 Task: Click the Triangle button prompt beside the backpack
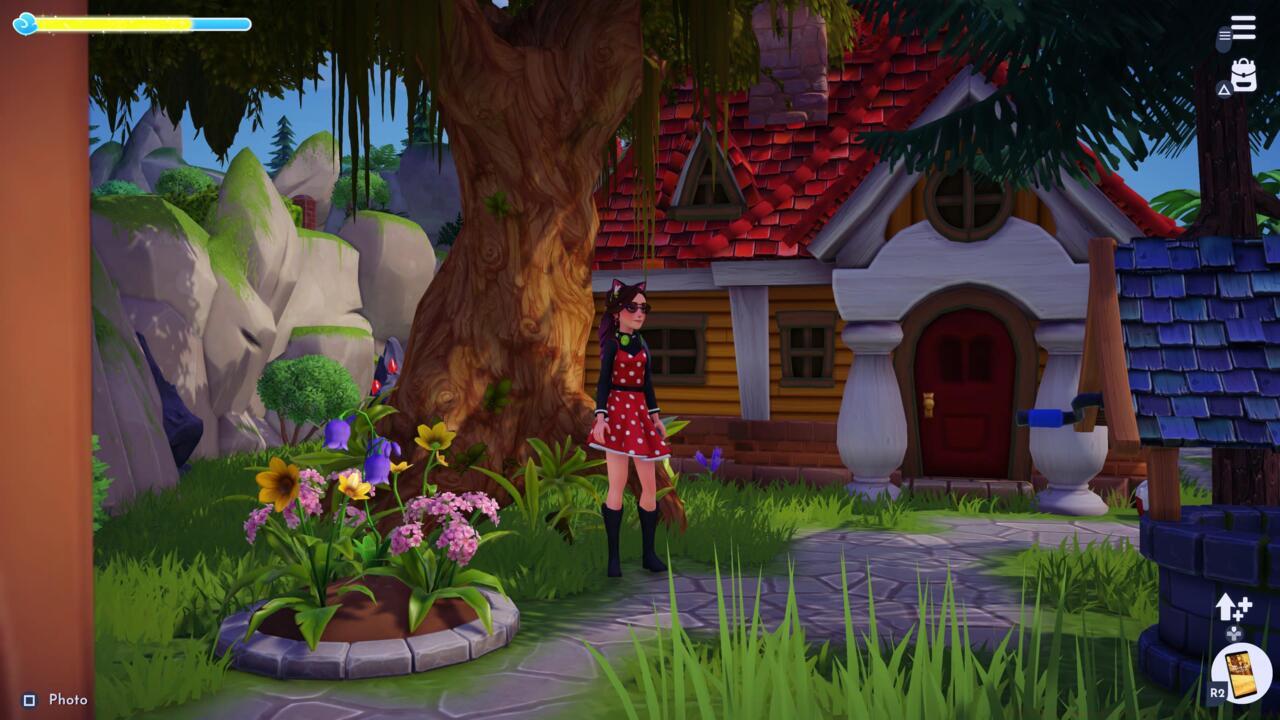pos(1224,88)
